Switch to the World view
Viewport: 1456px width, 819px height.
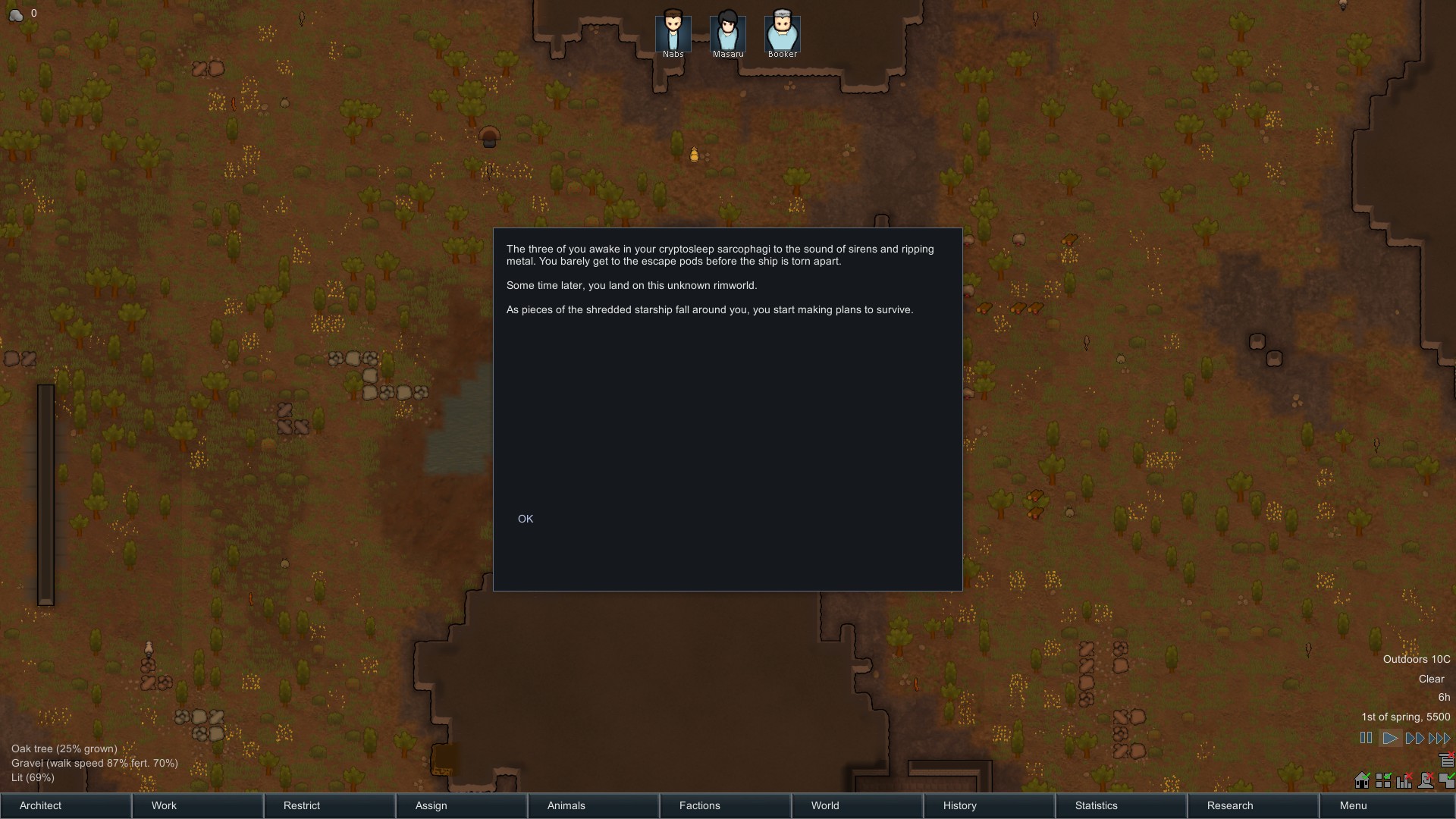click(858, 805)
